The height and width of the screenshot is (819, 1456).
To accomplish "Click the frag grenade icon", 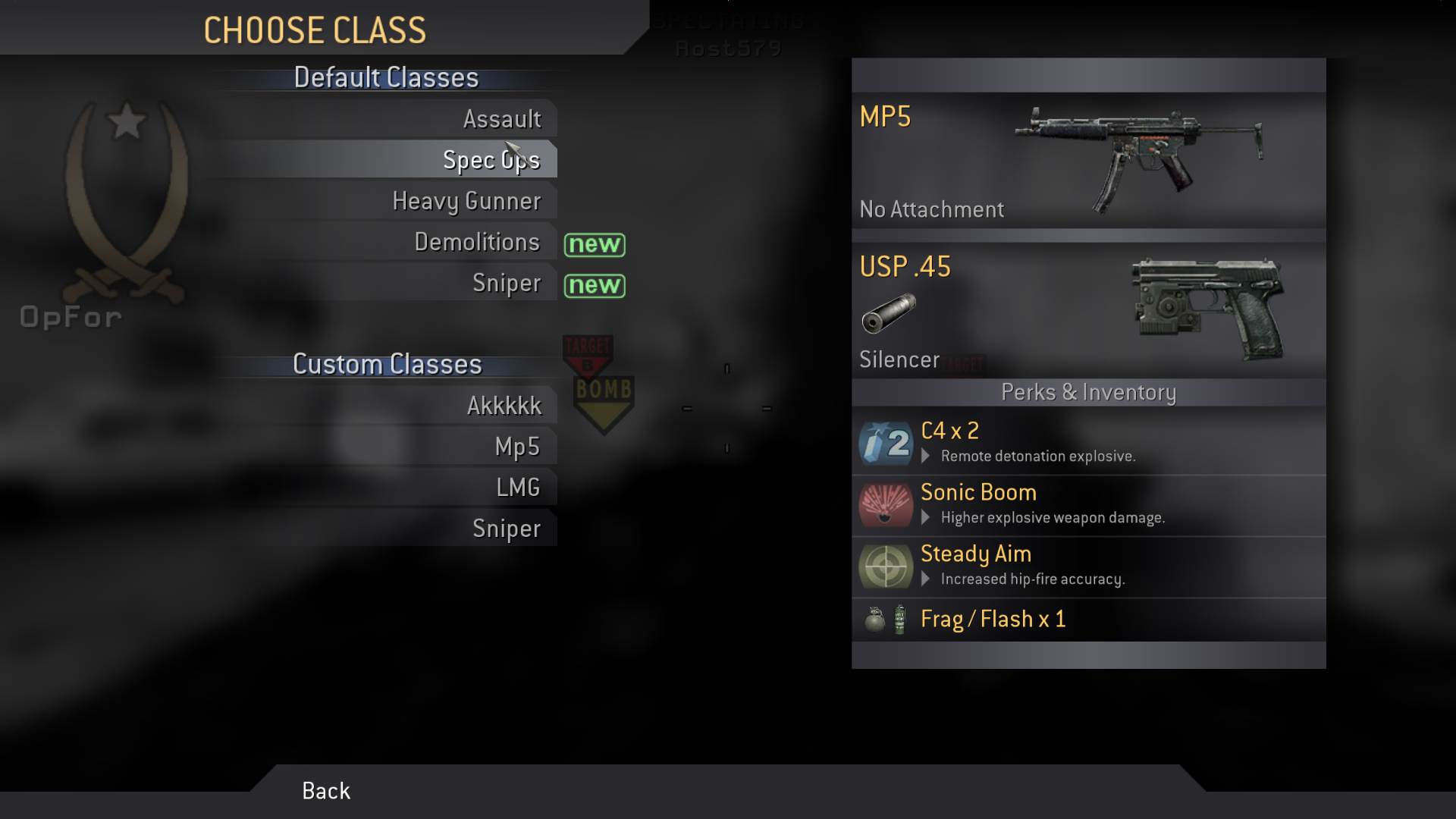I will point(875,620).
